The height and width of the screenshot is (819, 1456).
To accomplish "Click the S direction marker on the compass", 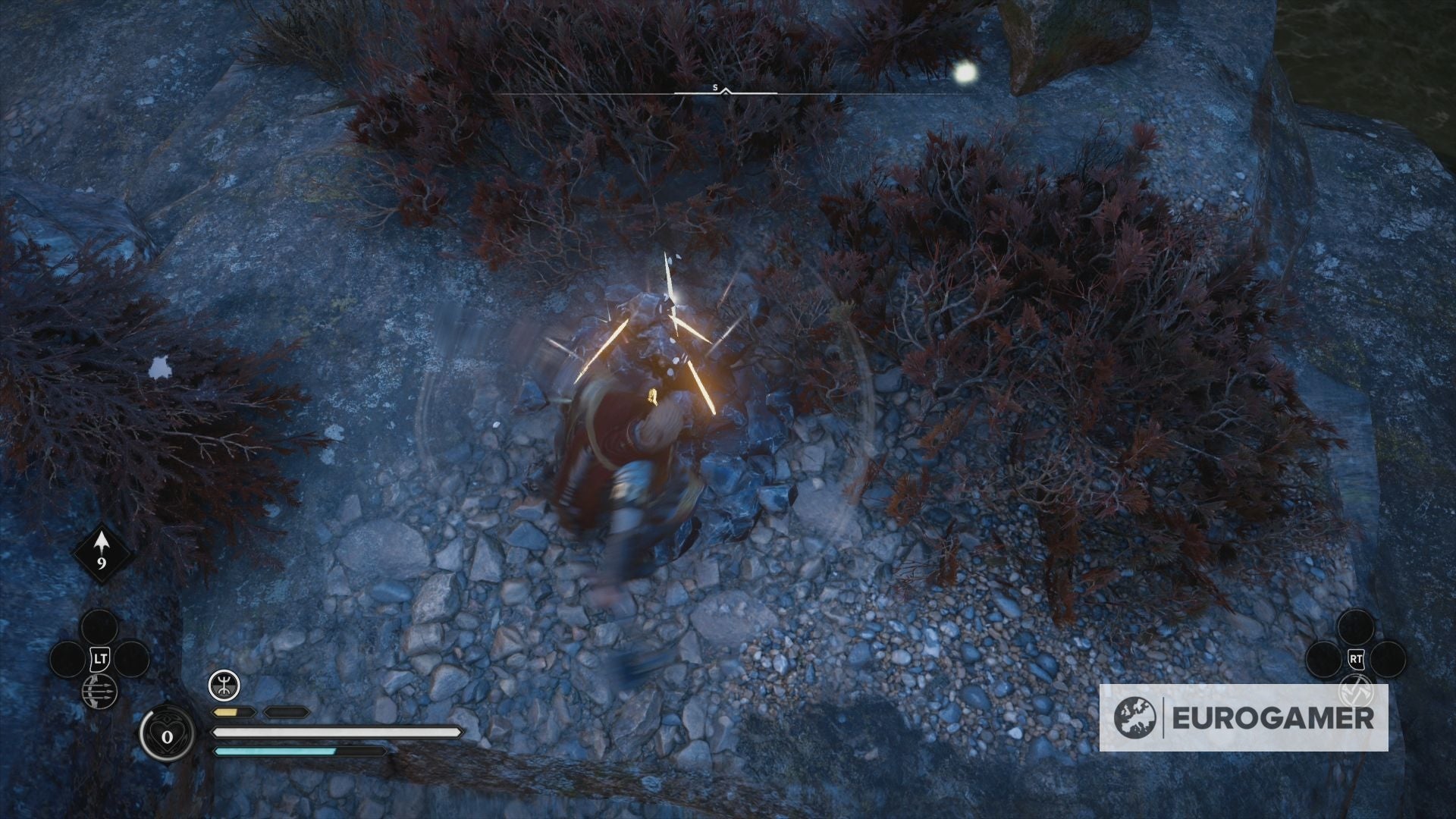I will coord(714,86).
